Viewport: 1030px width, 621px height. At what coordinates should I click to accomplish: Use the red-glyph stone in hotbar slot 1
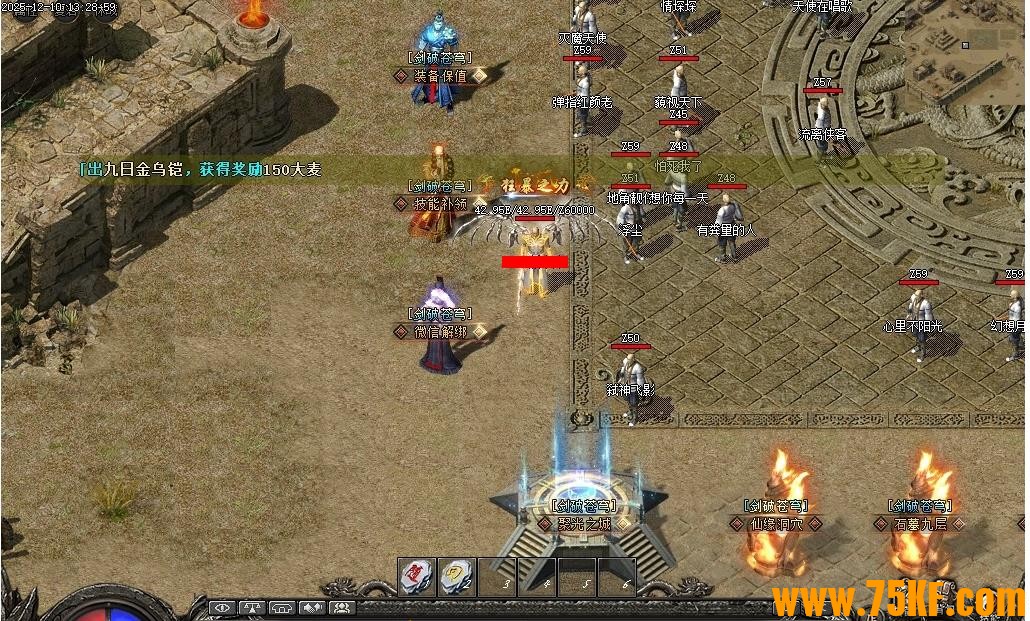pyautogui.click(x=416, y=577)
